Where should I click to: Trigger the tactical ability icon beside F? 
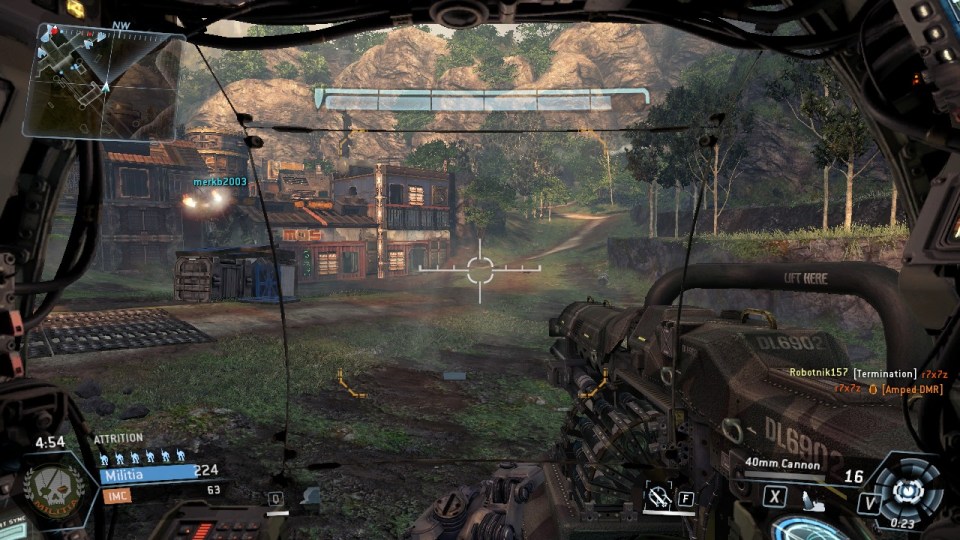point(658,496)
